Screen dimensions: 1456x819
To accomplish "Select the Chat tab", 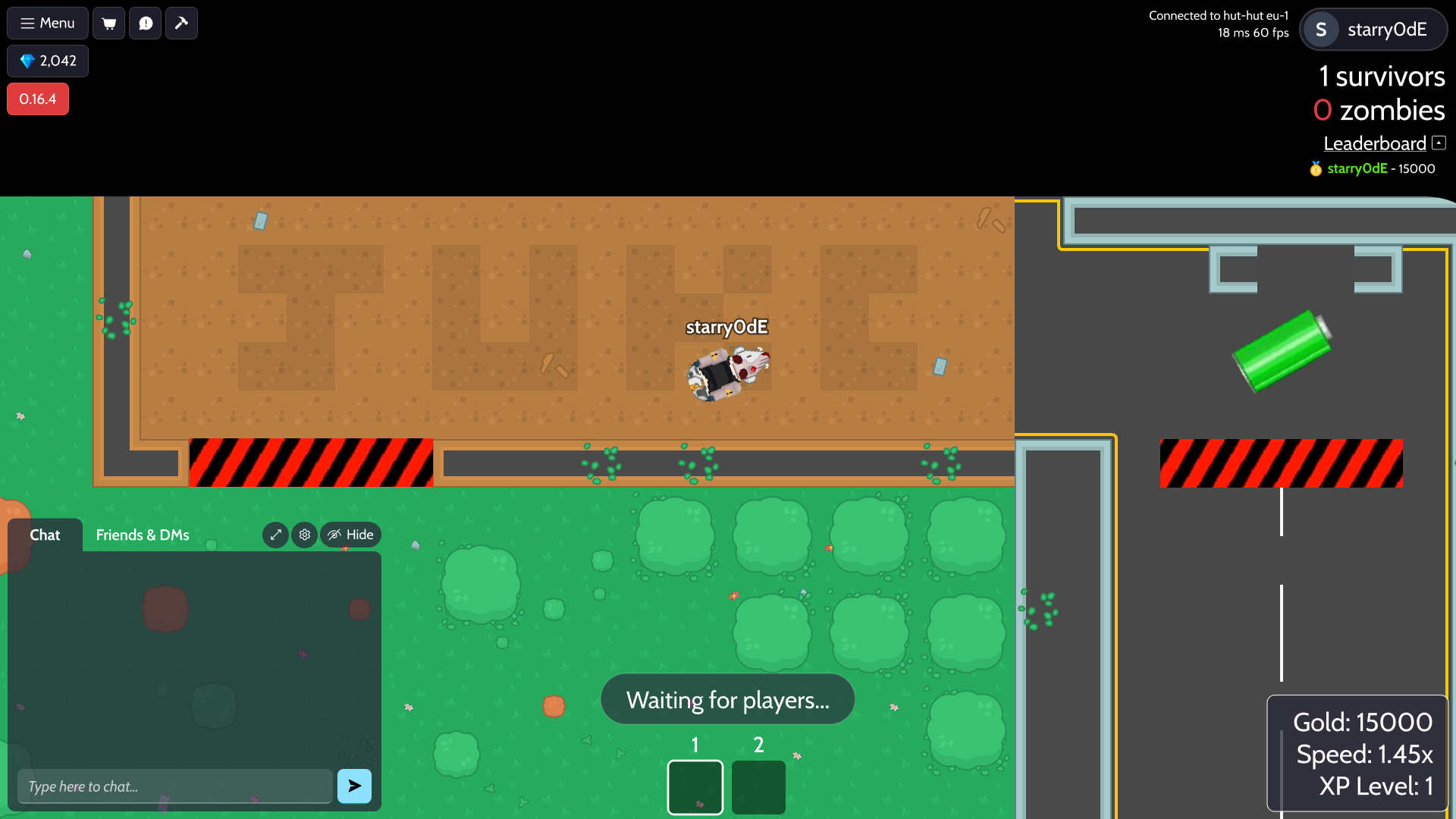I will [x=44, y=535].
